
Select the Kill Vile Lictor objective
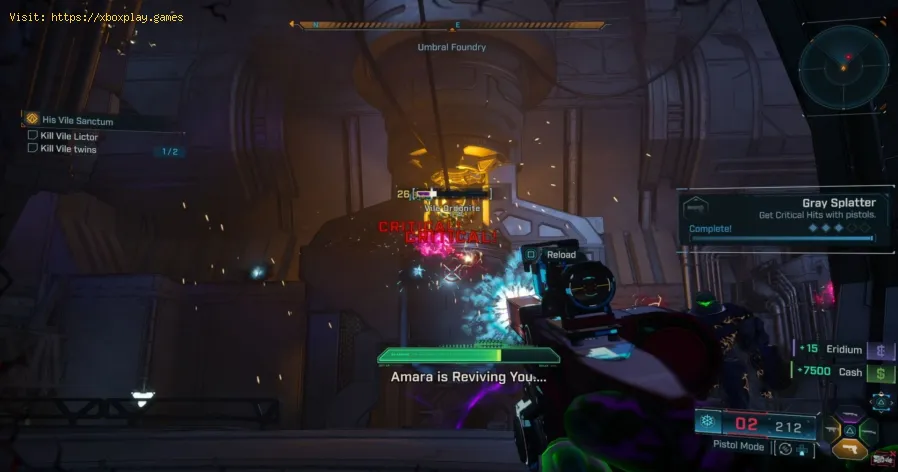tap(68, 135)
